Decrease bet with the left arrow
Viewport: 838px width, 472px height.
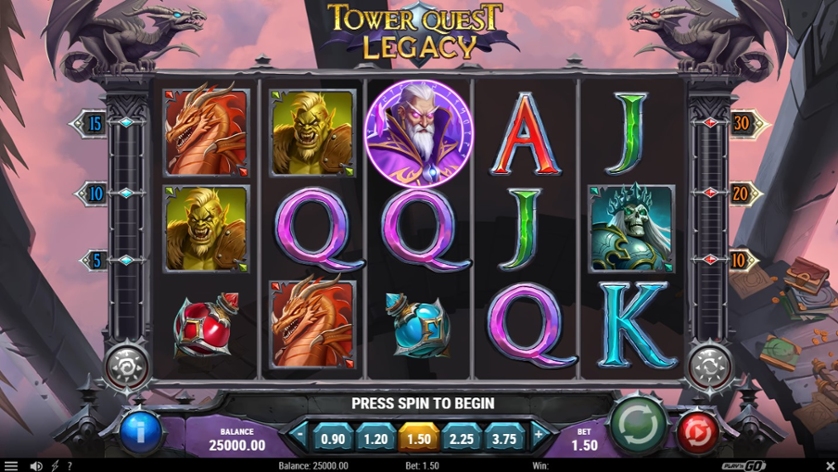tap(299, 437)
